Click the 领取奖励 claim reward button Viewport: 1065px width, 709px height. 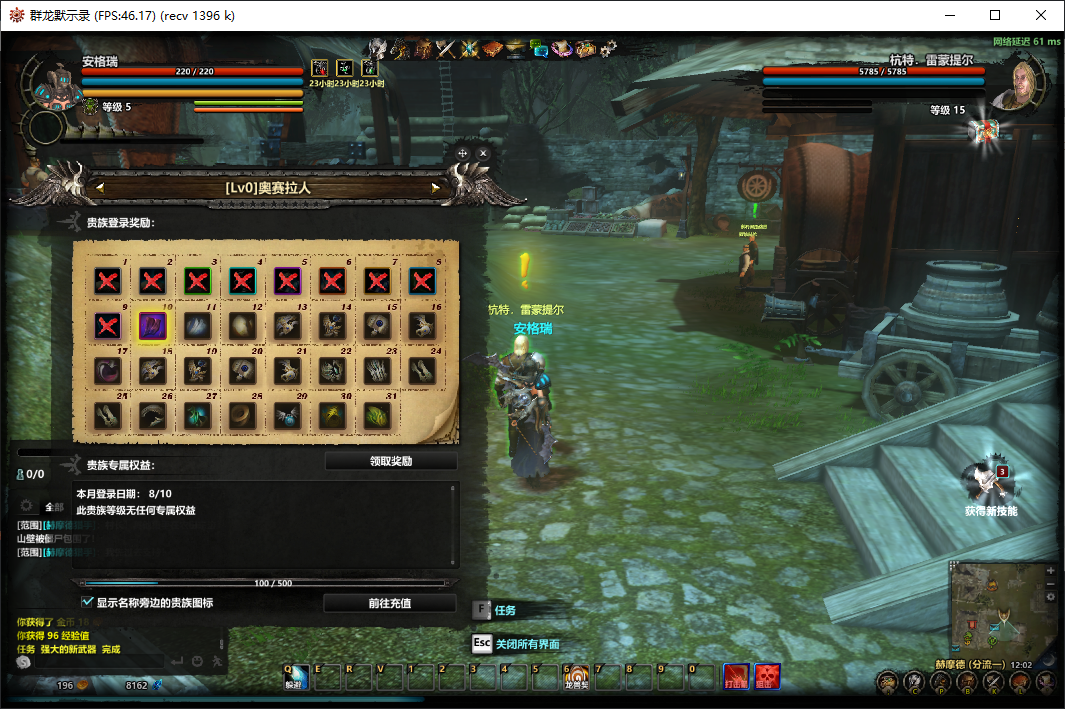pos(390,462)
